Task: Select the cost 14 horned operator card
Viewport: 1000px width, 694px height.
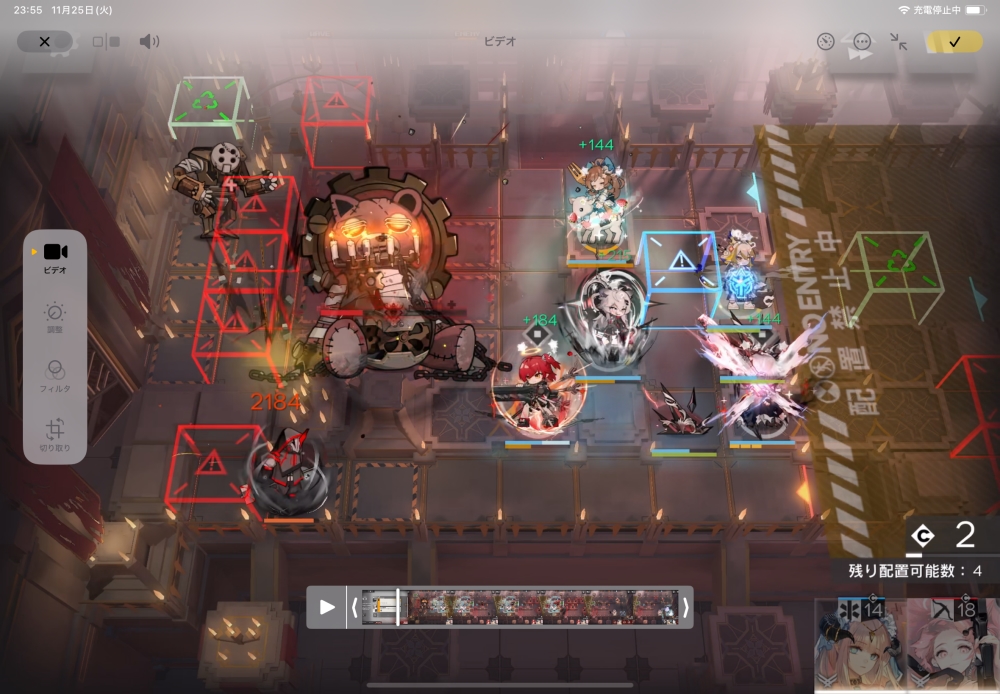Action: click(860, 645)
